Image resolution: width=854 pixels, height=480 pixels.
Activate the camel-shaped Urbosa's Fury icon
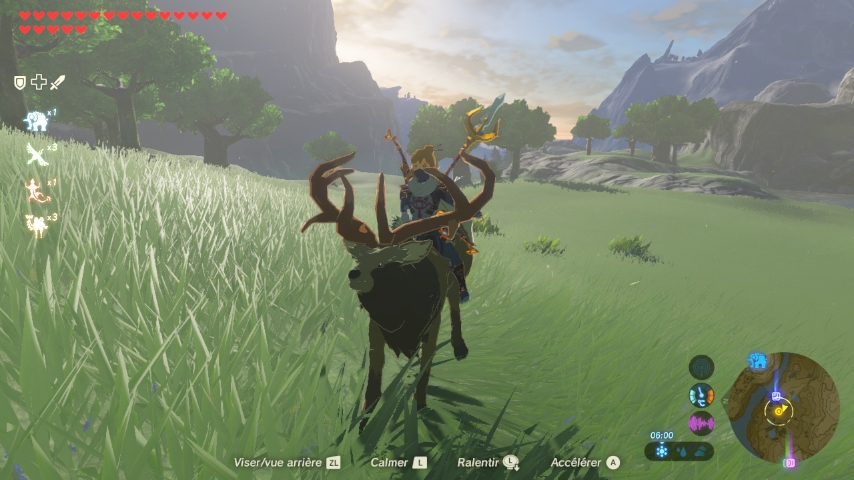click(x=38, y=225)
